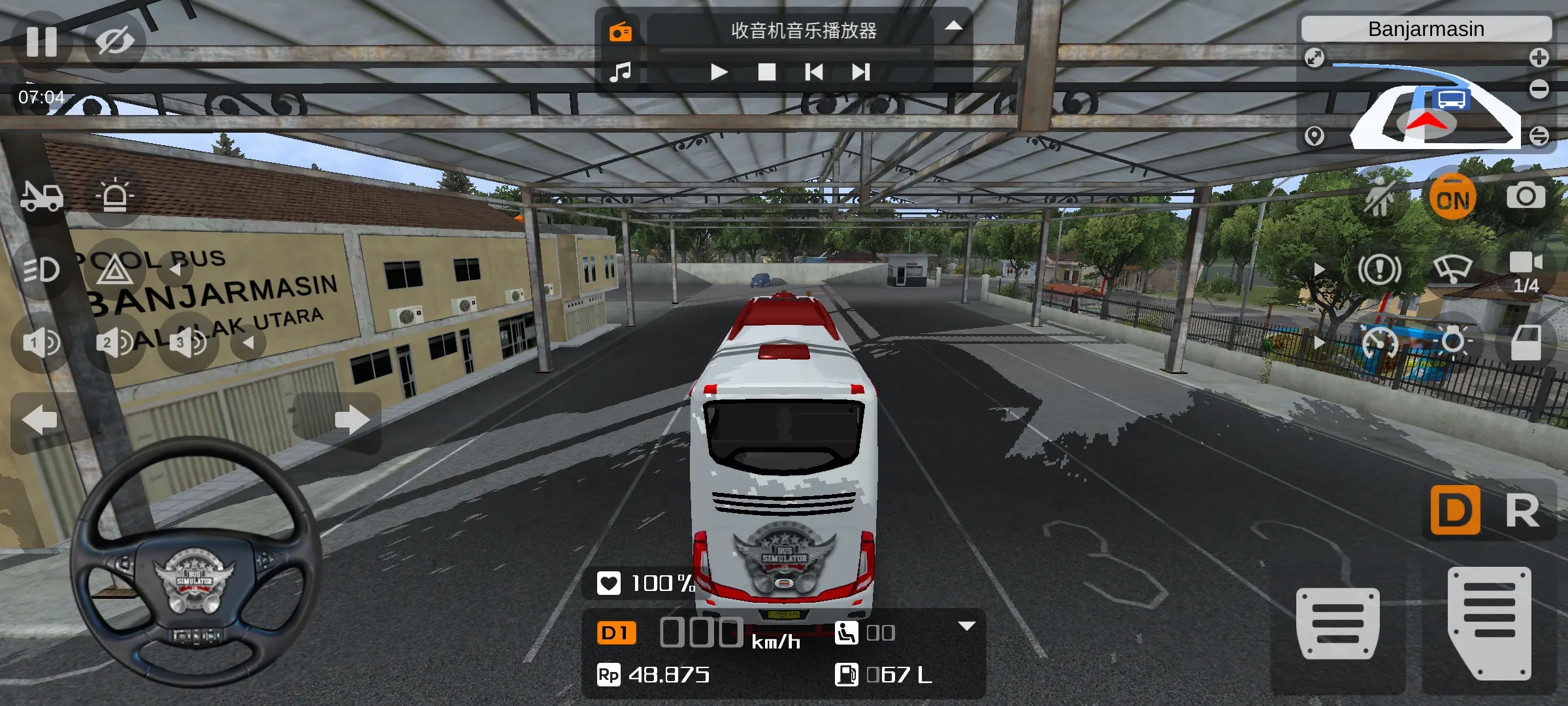Zoom out the minimap with minus button

(1539, 89)
